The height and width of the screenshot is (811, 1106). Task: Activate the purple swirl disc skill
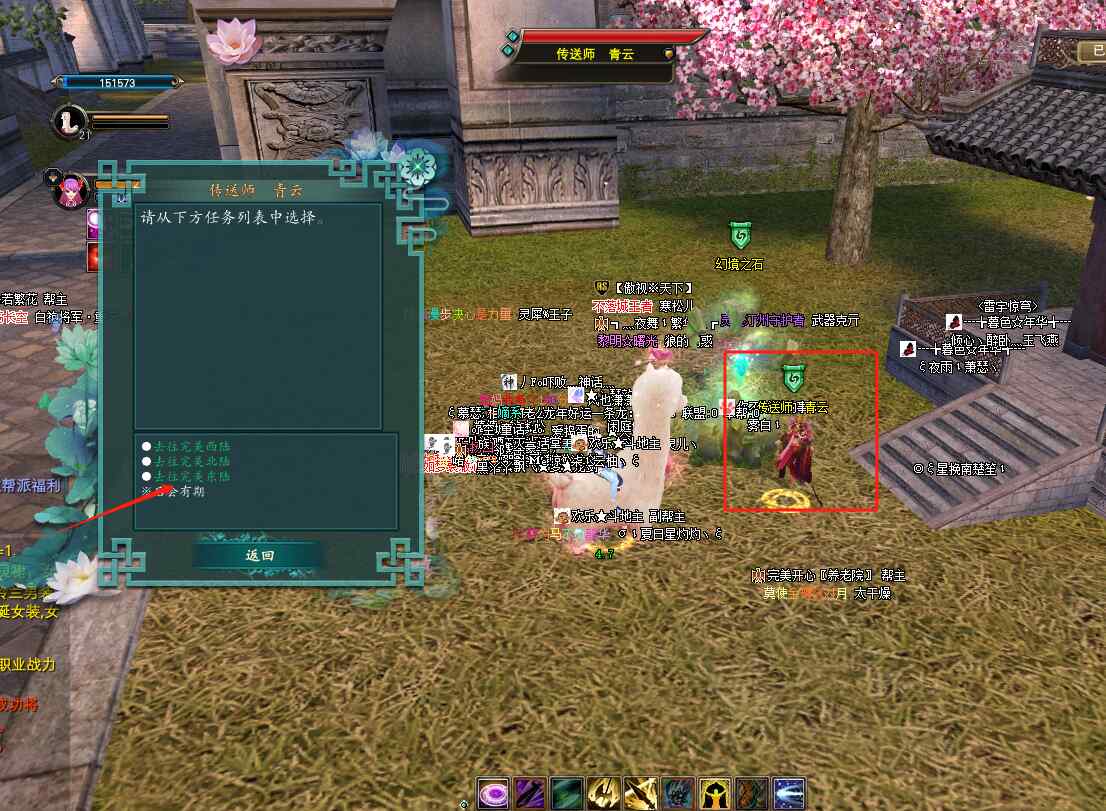[492, 793]
